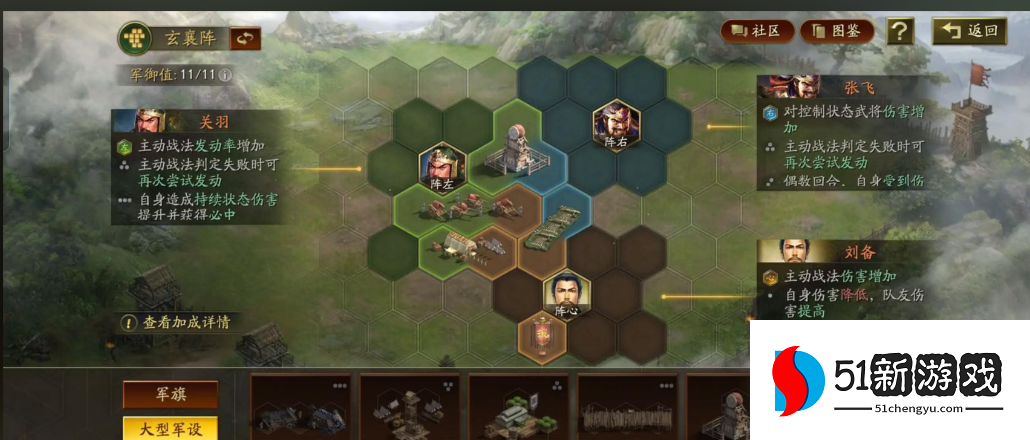Show info for 军御值 value
This screenshot has width=1030, height=440.
(x=226, y=75)
